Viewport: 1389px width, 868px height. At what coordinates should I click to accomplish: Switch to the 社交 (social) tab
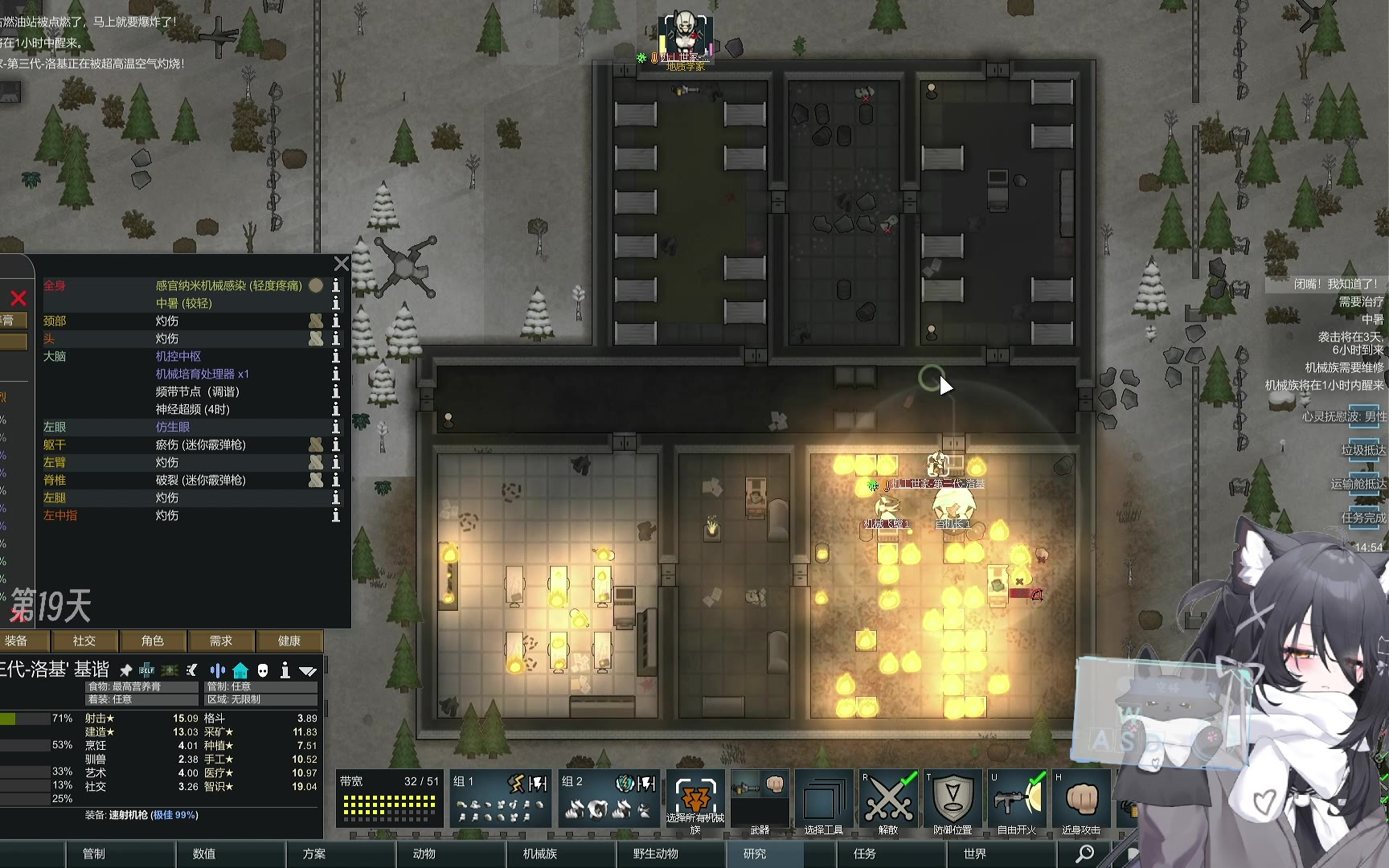click(84, 641)
